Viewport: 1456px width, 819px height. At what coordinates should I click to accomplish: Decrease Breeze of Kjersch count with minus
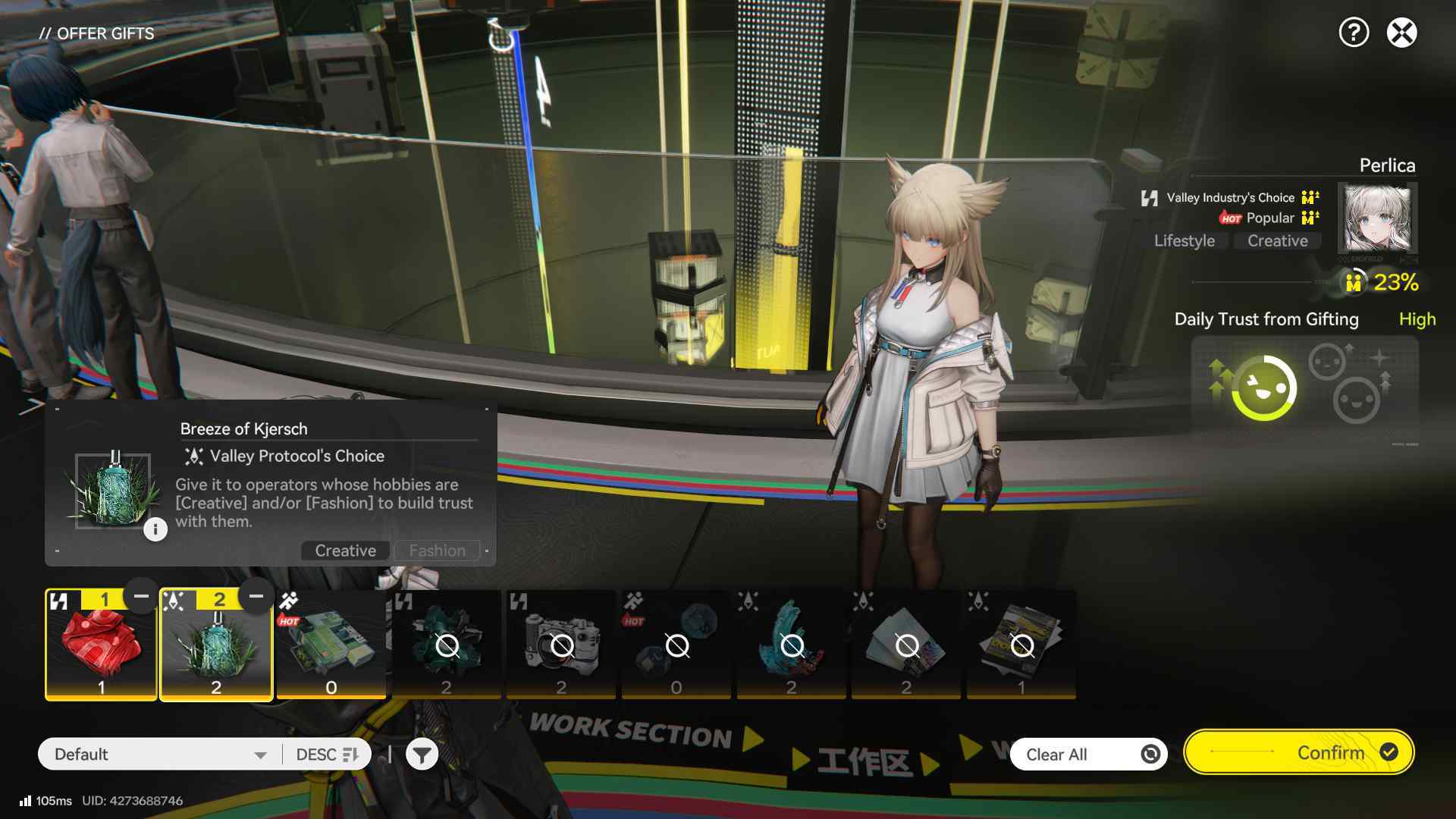tap(256, 597)
